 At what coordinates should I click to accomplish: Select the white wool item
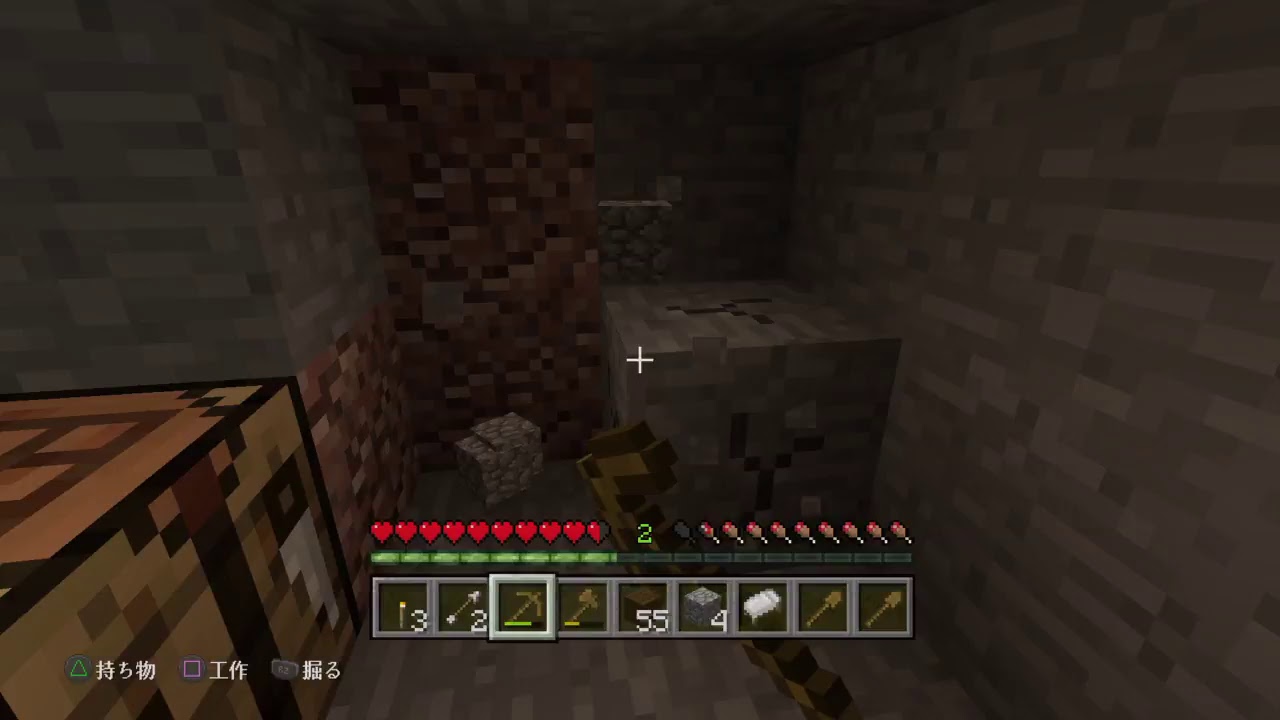point(763,607)
